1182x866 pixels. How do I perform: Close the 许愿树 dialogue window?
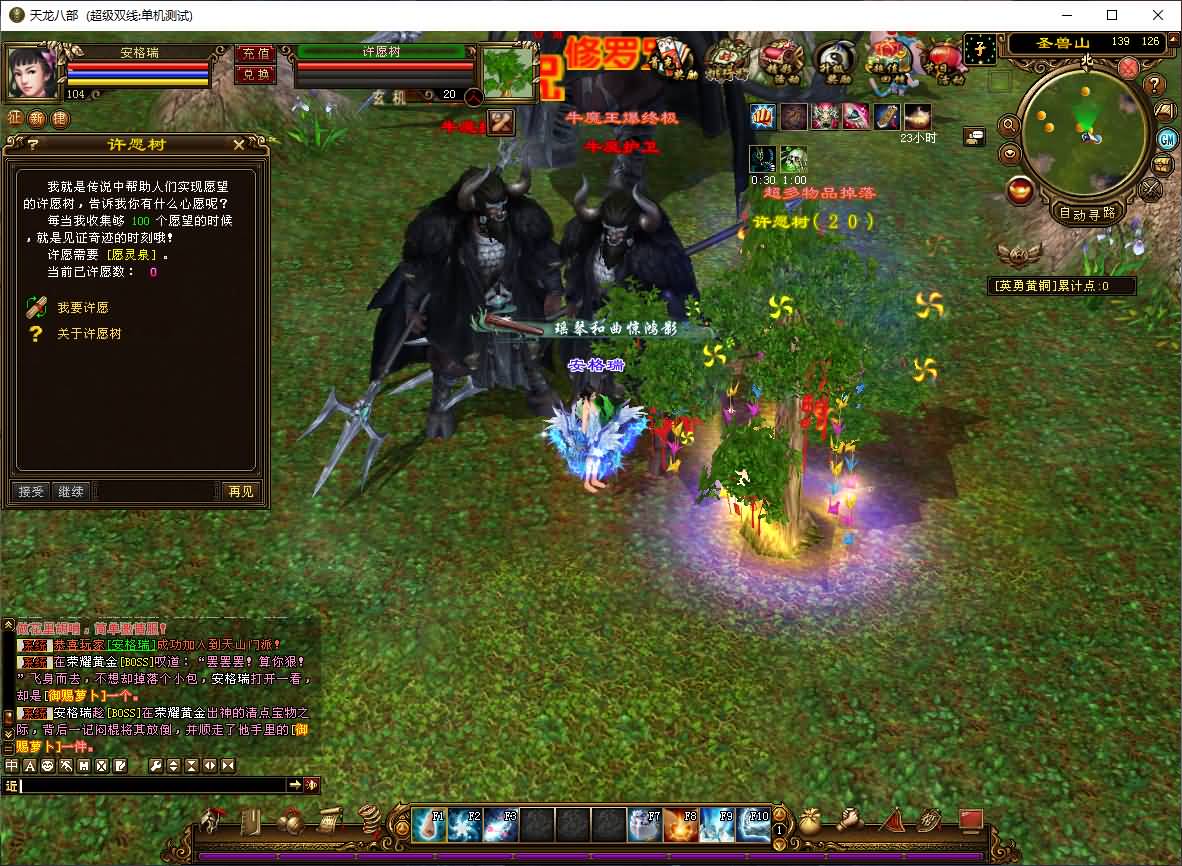click(239, 145)
